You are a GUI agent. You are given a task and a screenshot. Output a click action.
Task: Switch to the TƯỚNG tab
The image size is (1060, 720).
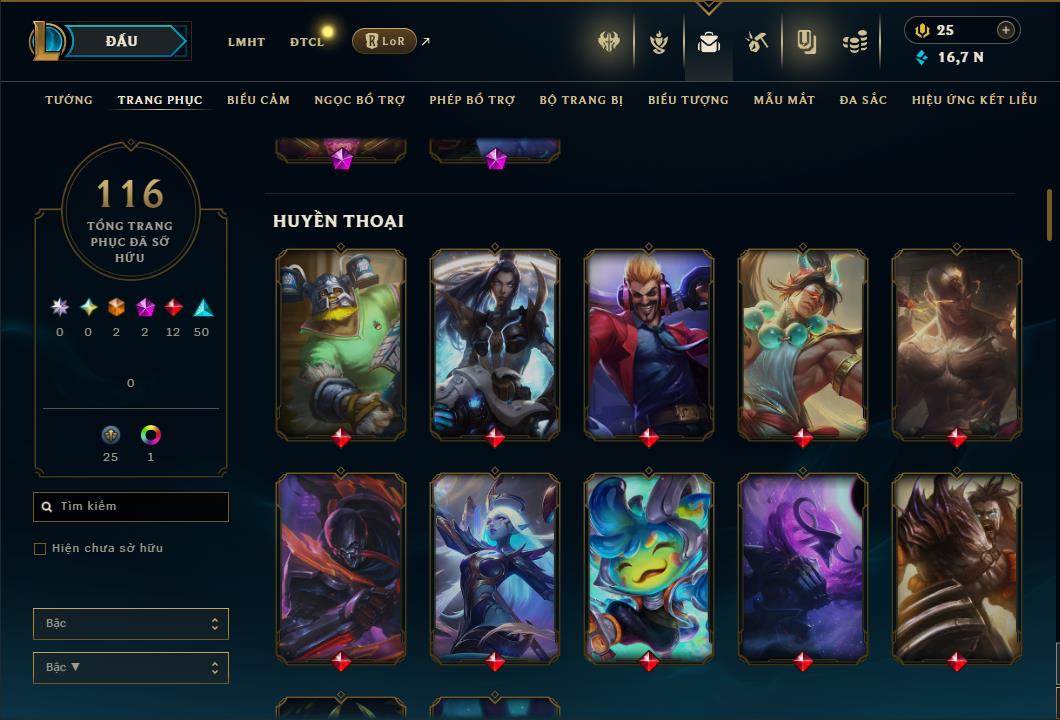(x=69, y=100)
